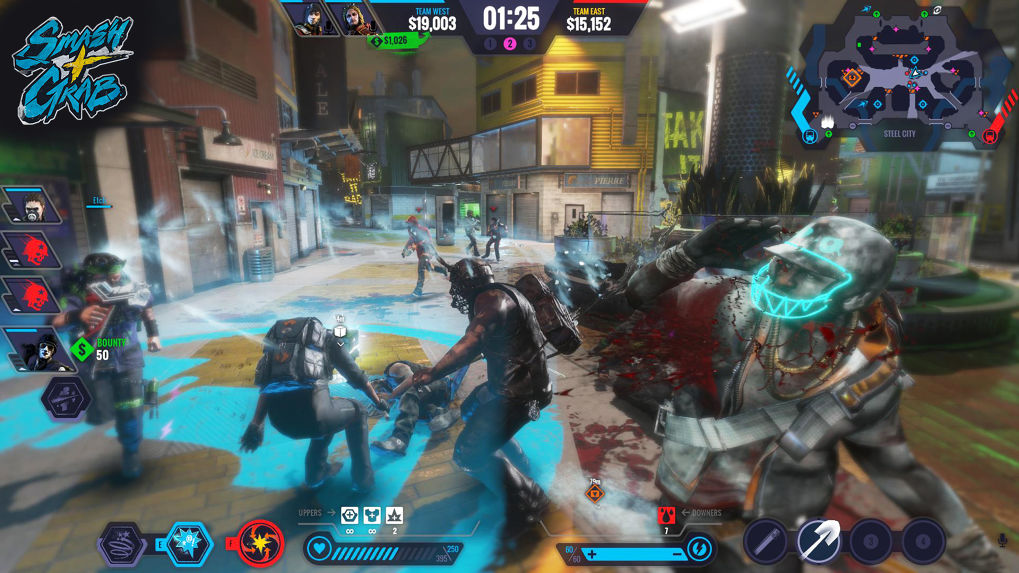Click the red Downers blood drop icon

(666, 515)
